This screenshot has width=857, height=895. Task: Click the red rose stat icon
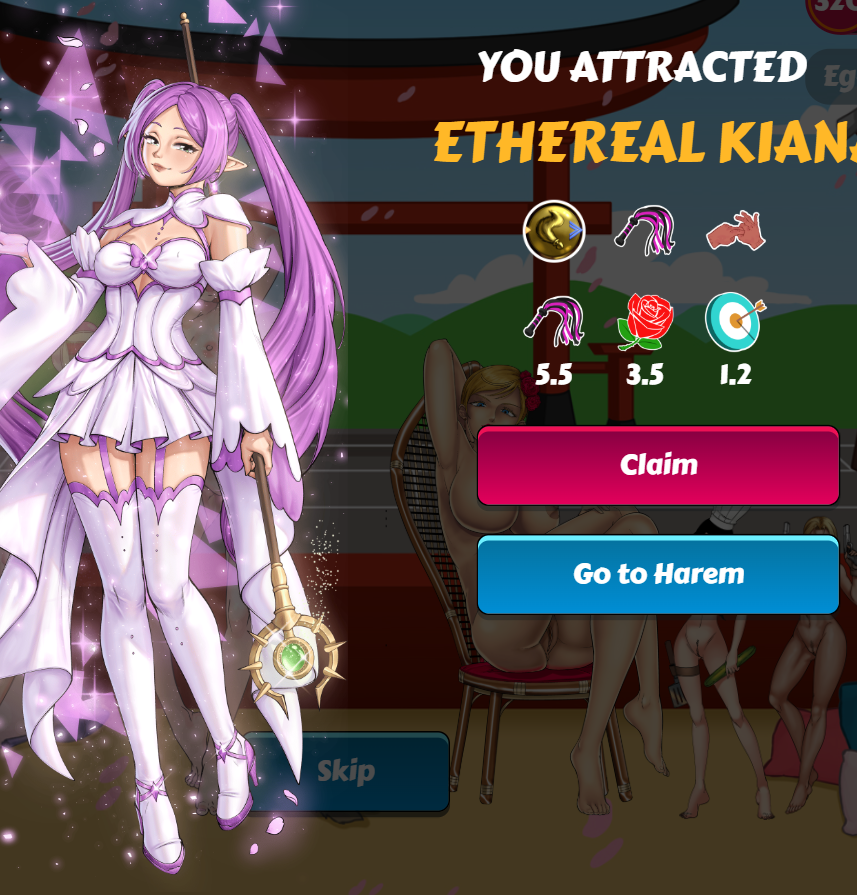pos(645,322)
